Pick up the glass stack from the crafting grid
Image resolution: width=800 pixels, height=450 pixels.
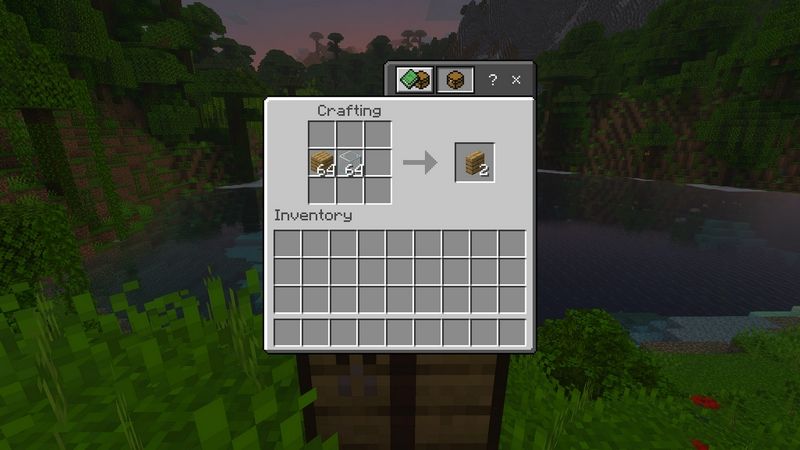point(350,163)
